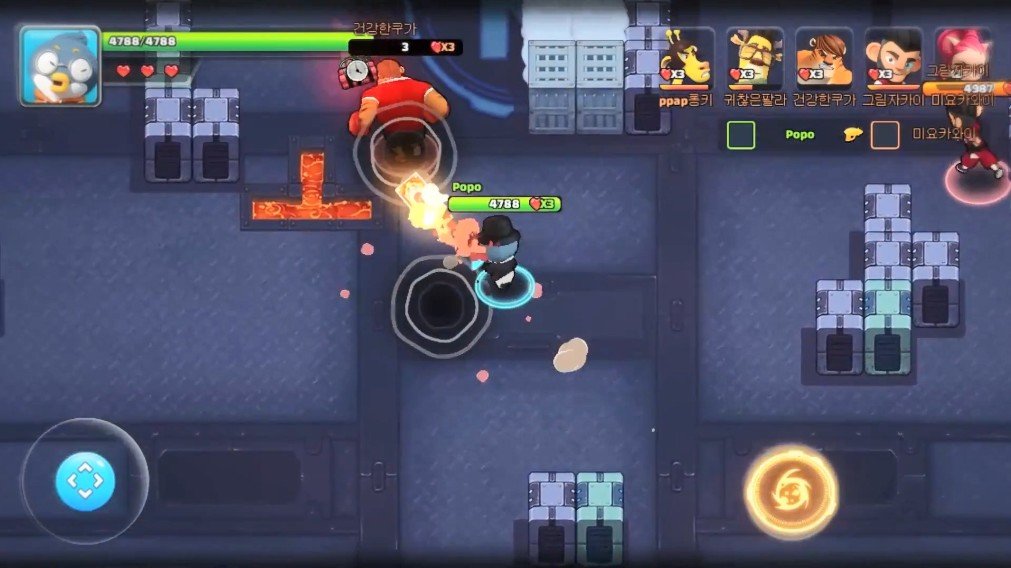The image size is (1011, 568).
Task: Select the pink-haired 미요카와이 portrait
Action: 962,55
